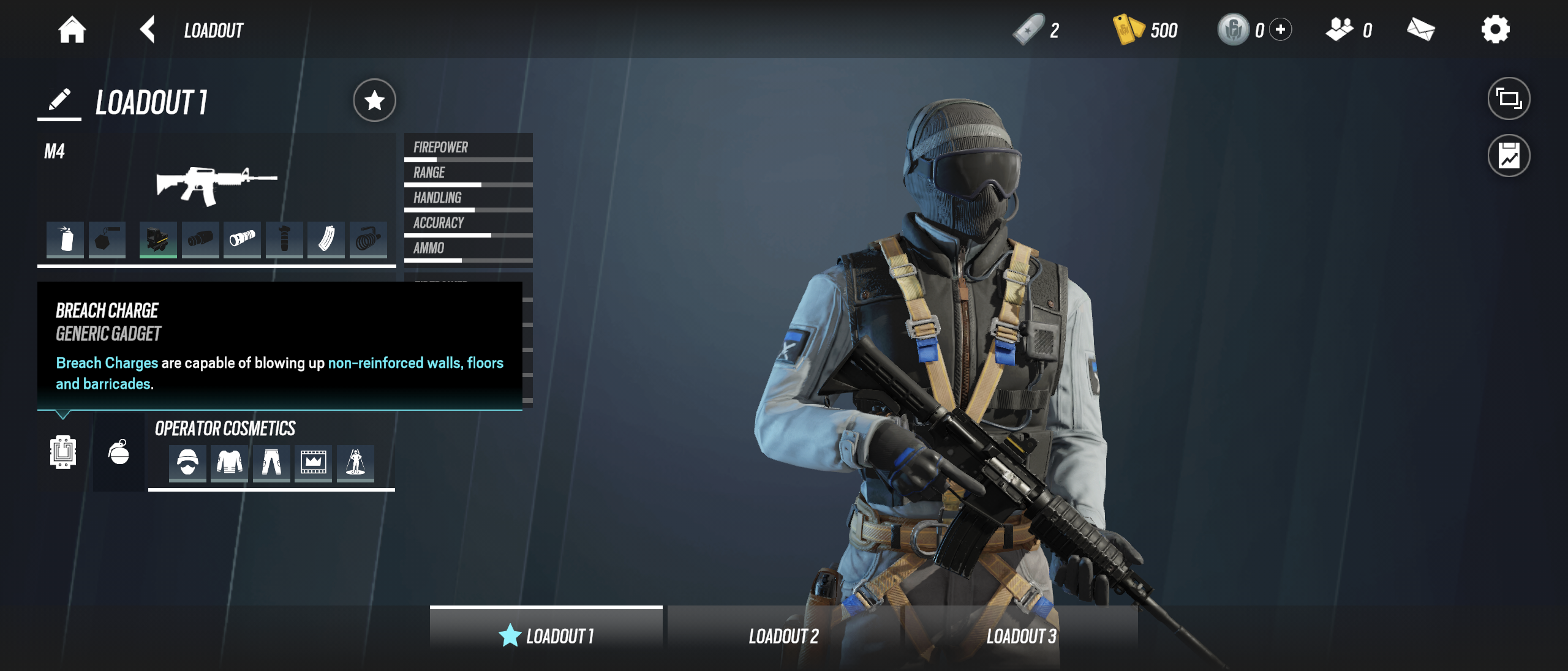The height and width of the screenshot is (671, 1568).
Task: Select the muzzle brake attachment slot
Action: [x=200, y=239]
